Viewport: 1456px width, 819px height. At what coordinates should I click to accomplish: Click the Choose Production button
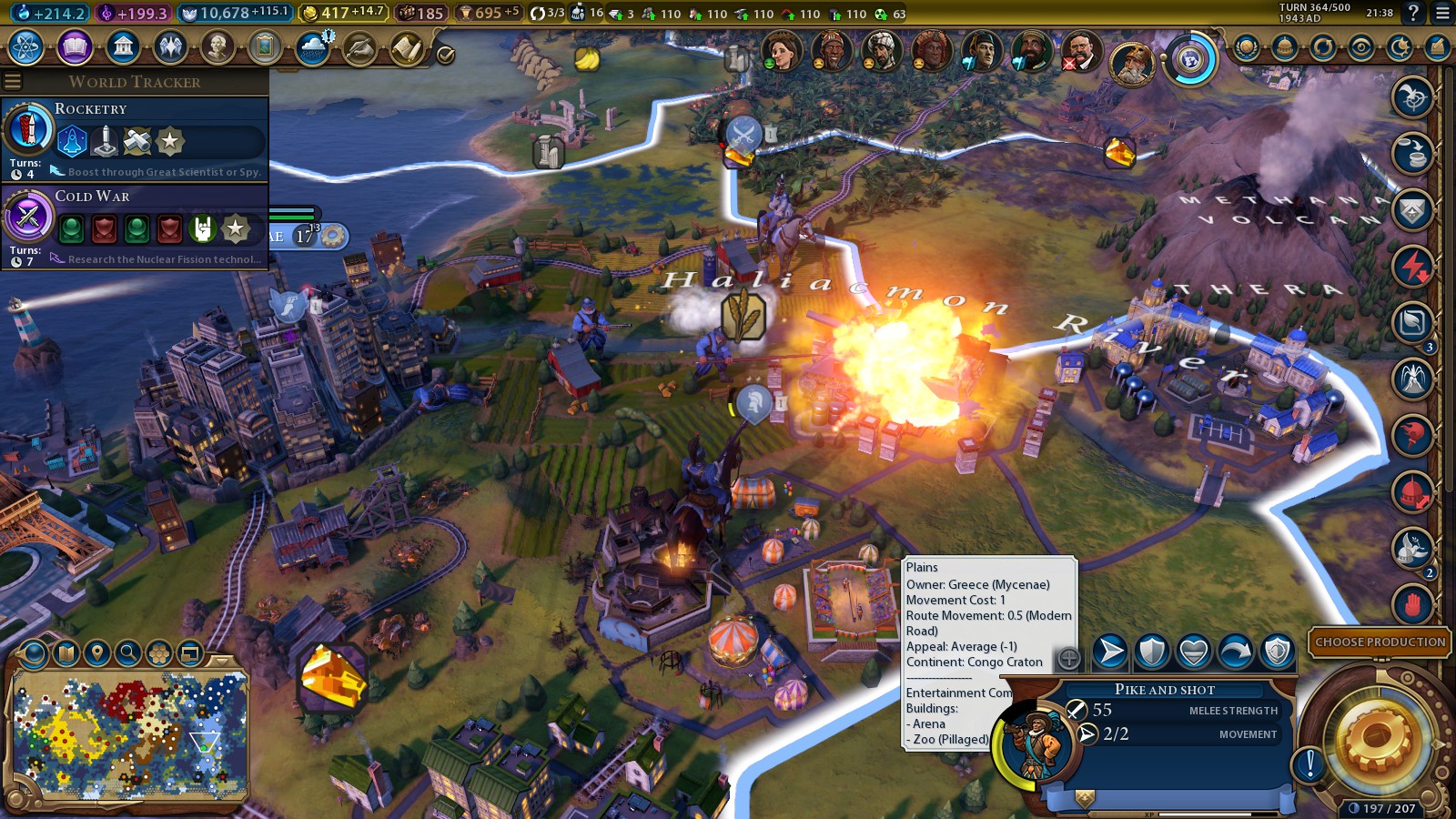1380,642
